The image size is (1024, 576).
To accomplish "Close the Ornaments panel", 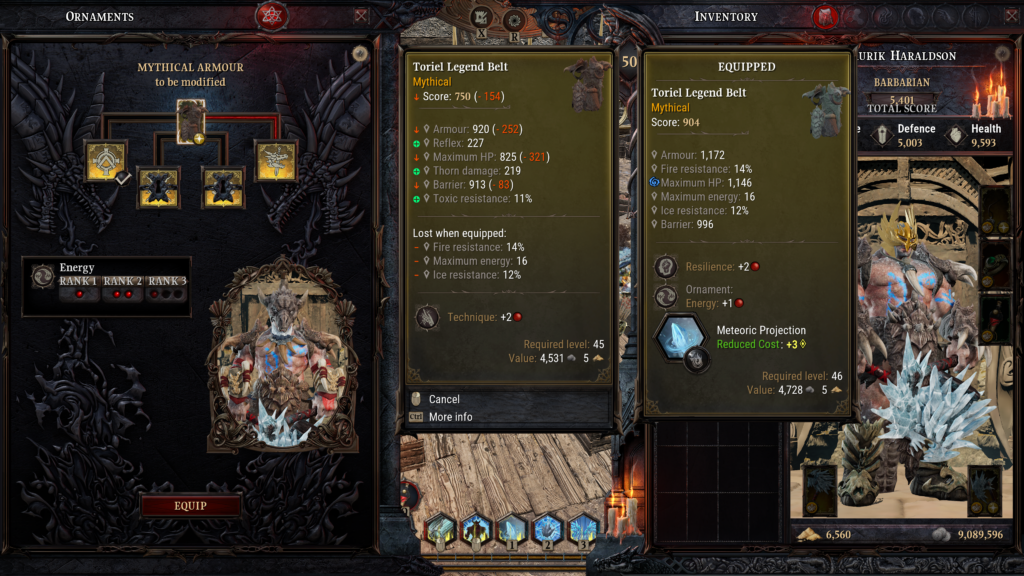I will (361, 16).
